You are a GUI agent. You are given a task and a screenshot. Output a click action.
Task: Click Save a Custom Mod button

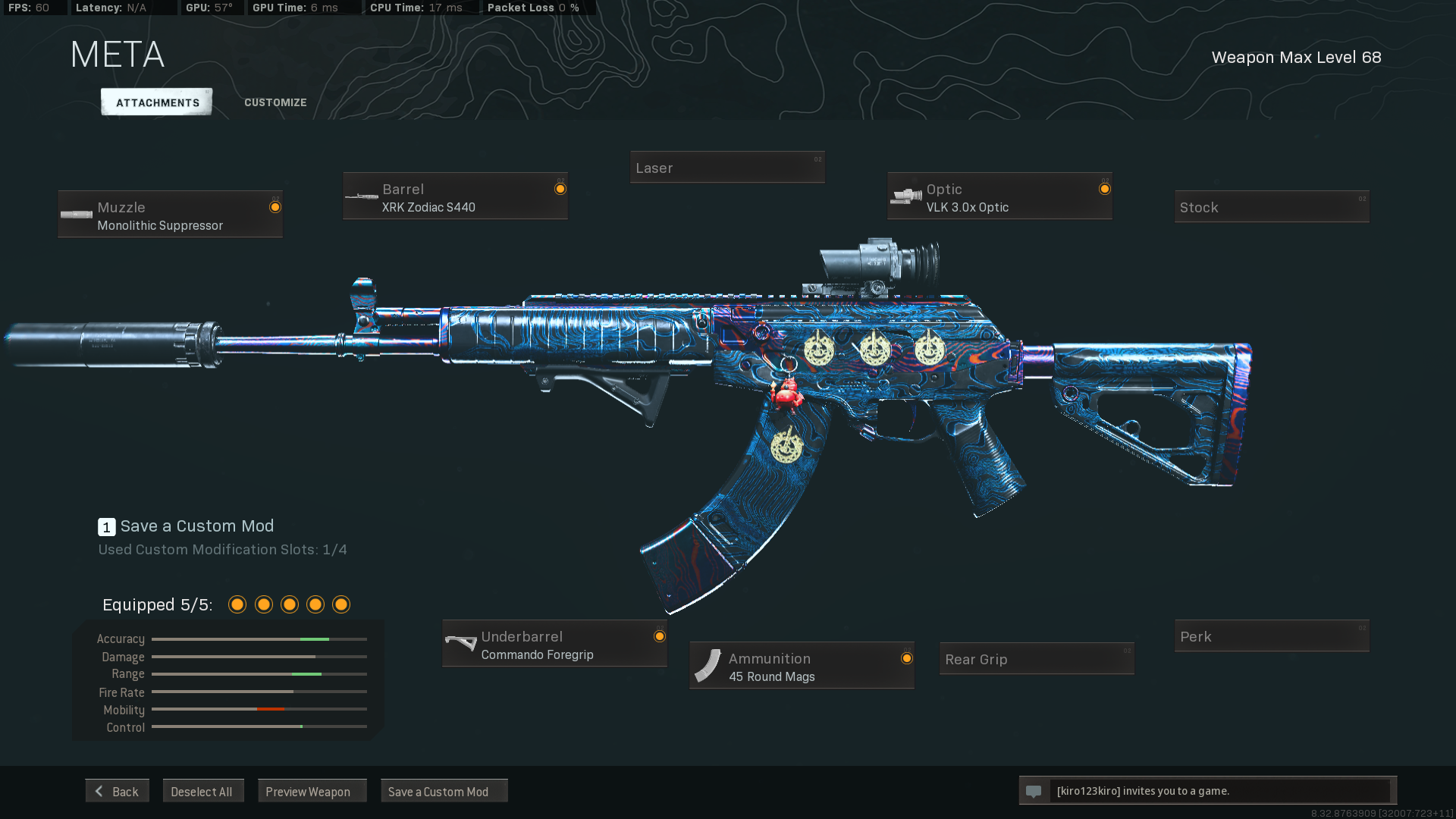[x=444, y=791]
